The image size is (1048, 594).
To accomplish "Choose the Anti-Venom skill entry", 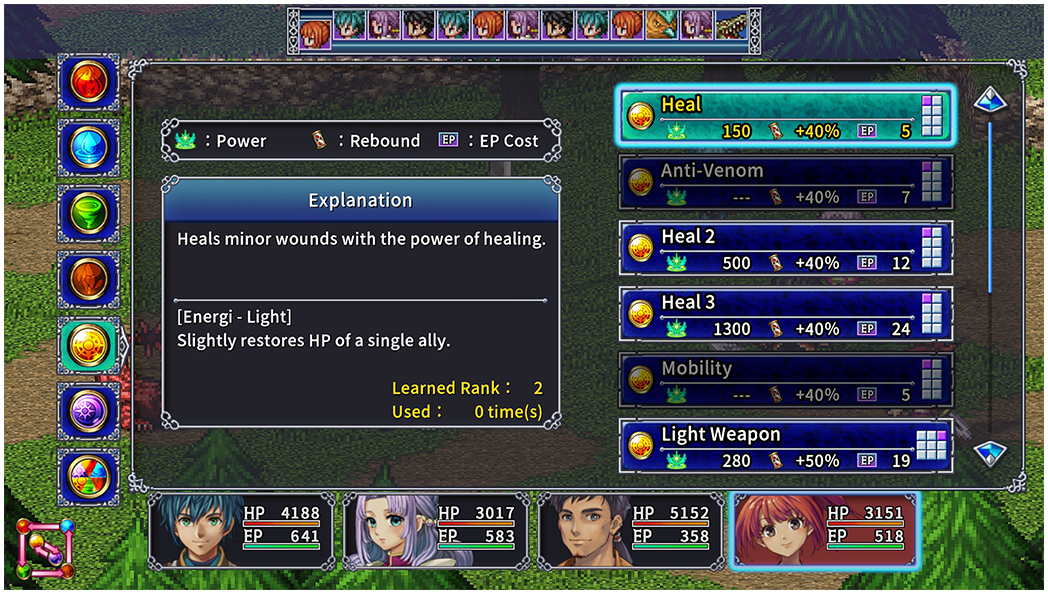I will [x=785, y=183].
